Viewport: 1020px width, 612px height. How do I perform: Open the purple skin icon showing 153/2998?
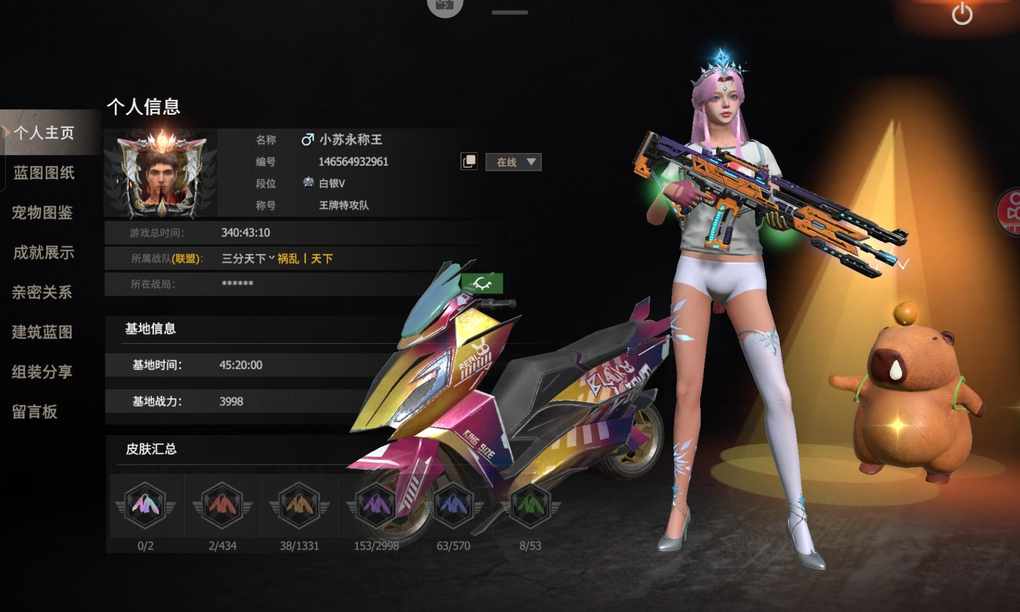pos(376,505)
